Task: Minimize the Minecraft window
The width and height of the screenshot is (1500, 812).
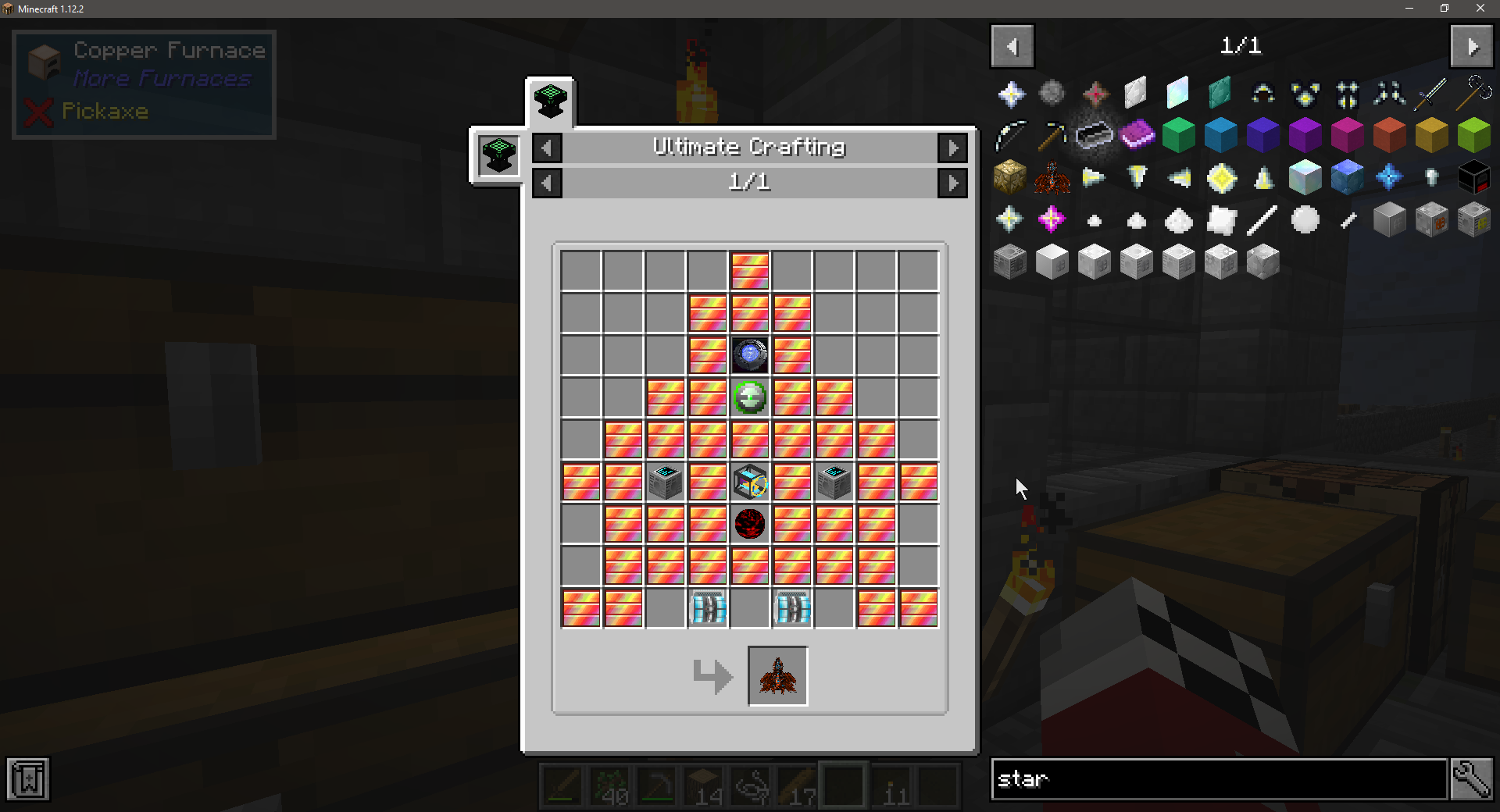Action: point(1409,9)
